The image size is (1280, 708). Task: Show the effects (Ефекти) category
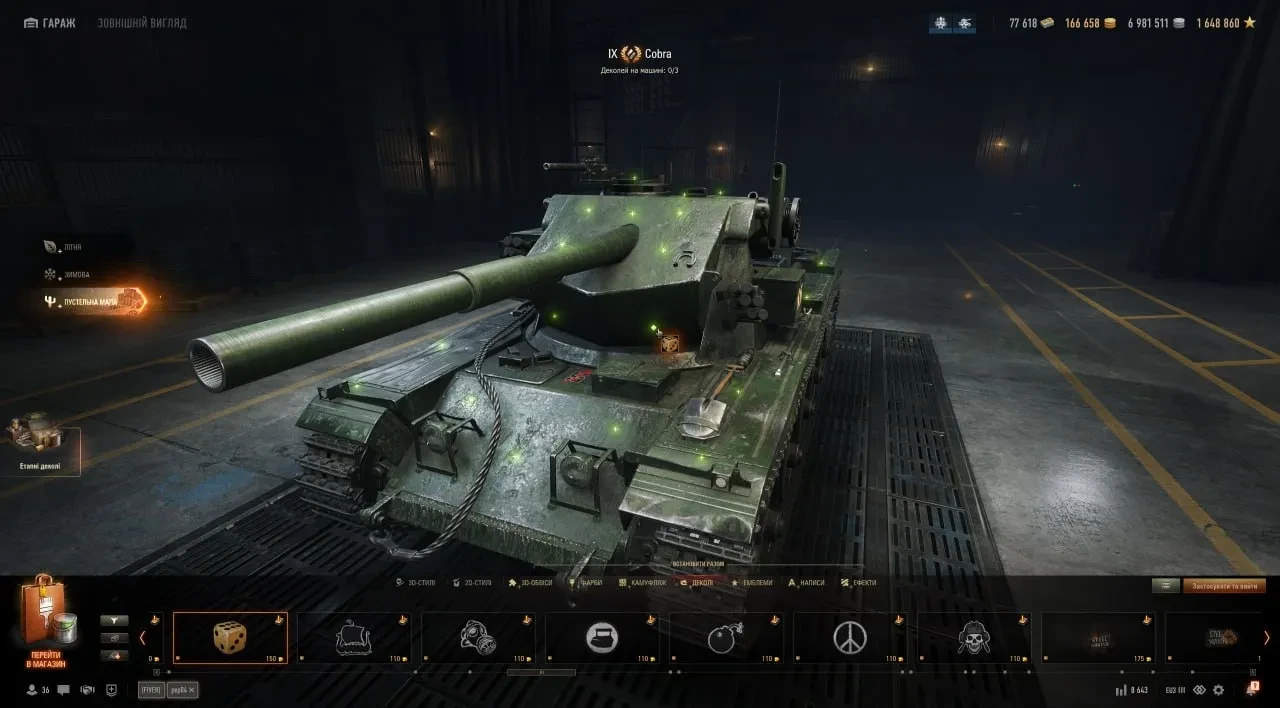(860, 582)
